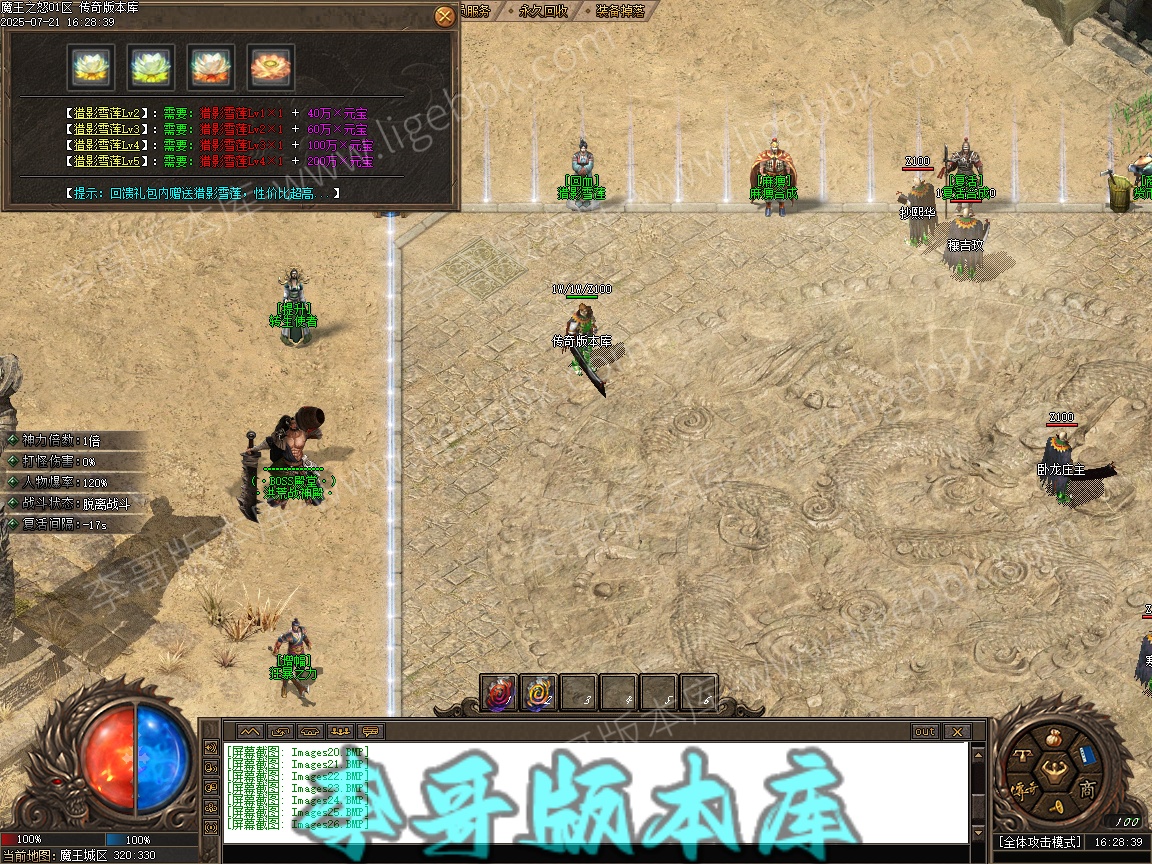Toggle the 全体攻击模式 attack mode label
The height and width of the screenshot is (864, 1152).
tap(1040, 843)
